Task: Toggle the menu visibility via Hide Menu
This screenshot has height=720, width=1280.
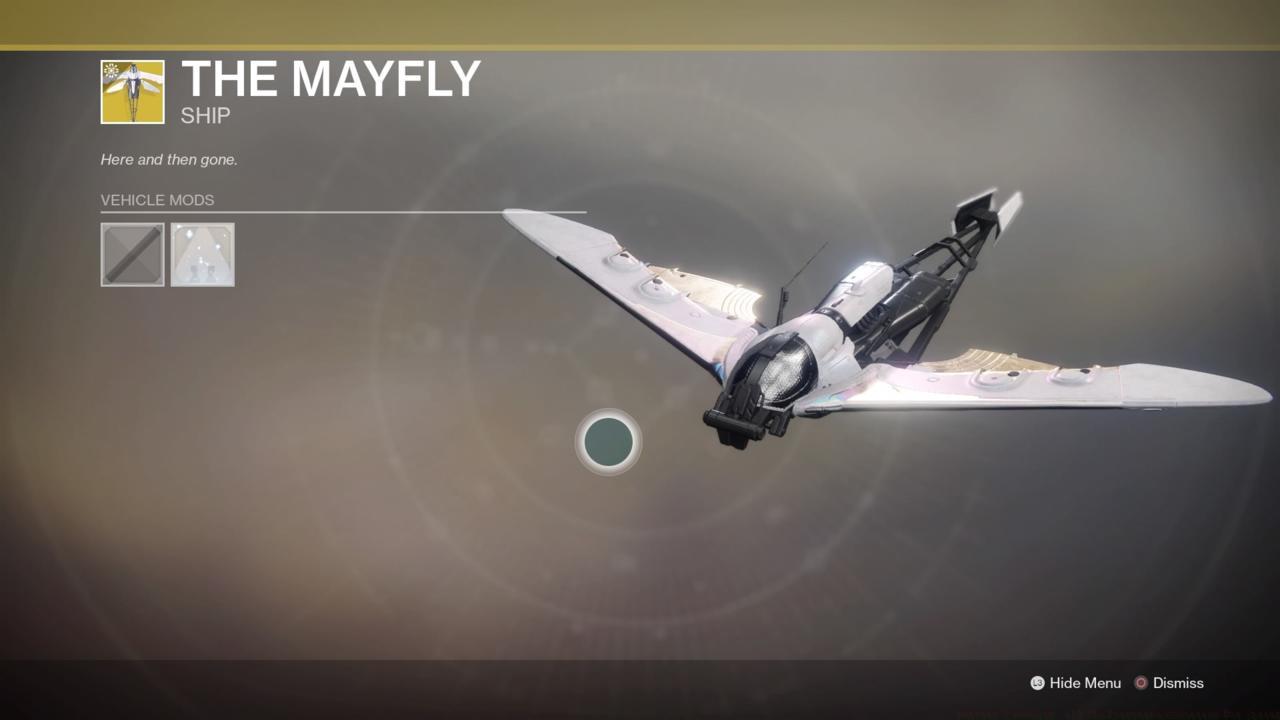Action: (1085, 683)
